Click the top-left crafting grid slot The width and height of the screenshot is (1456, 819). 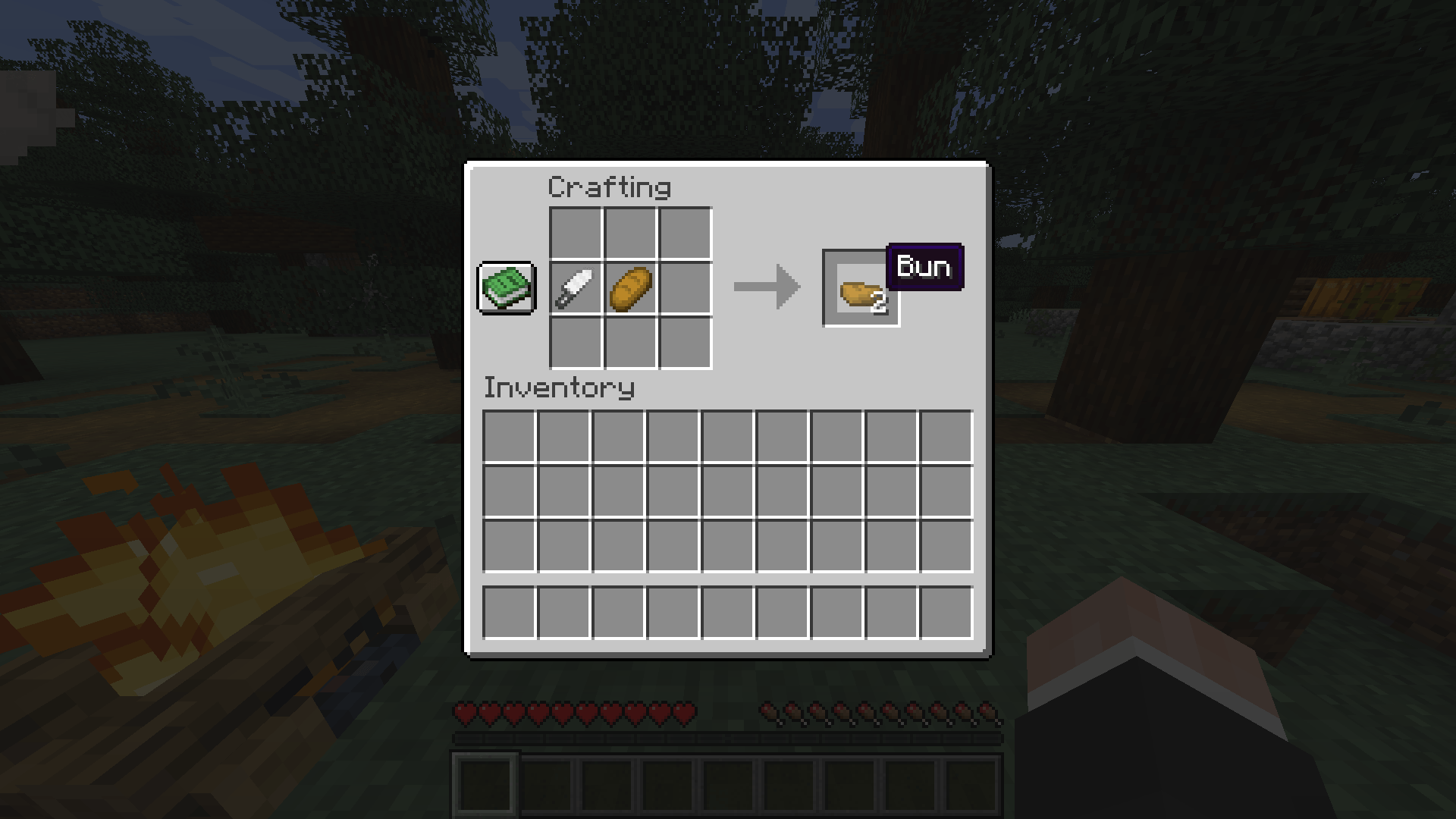point(575,234)
